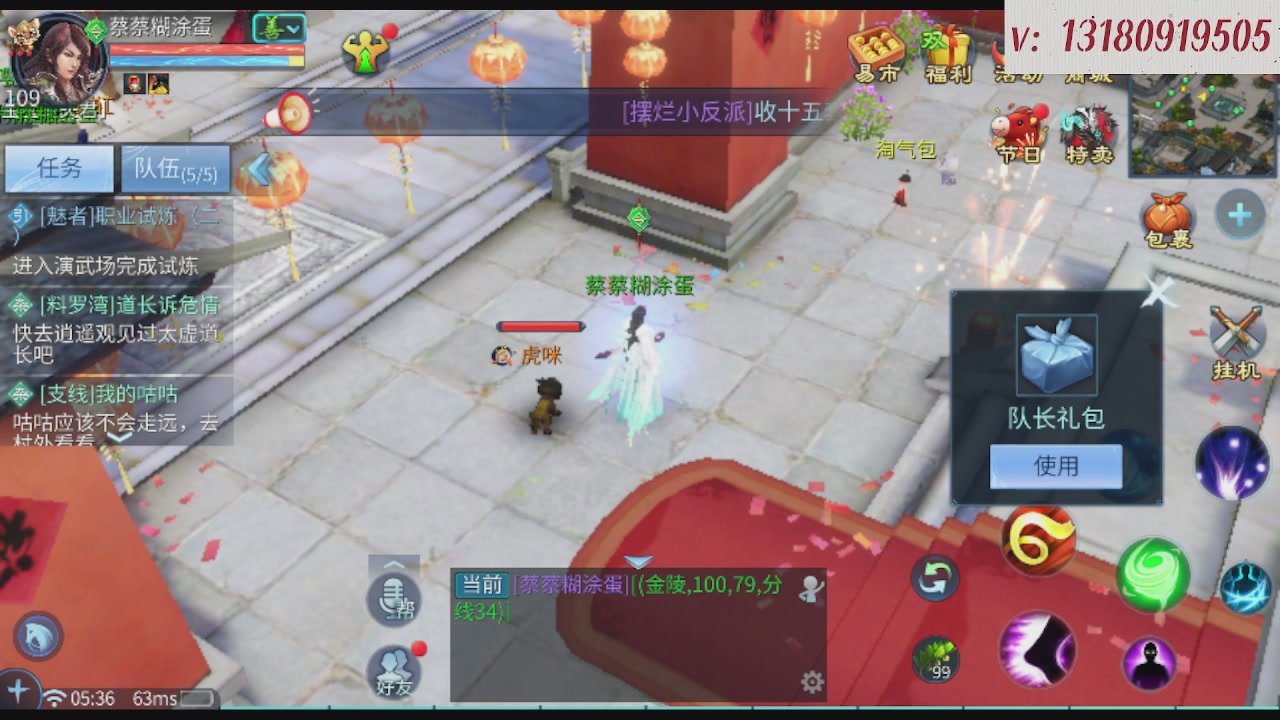The image size is (1280, 720).
Task: Click 虎咪's red health bar
Action: [x=540, y=326]
